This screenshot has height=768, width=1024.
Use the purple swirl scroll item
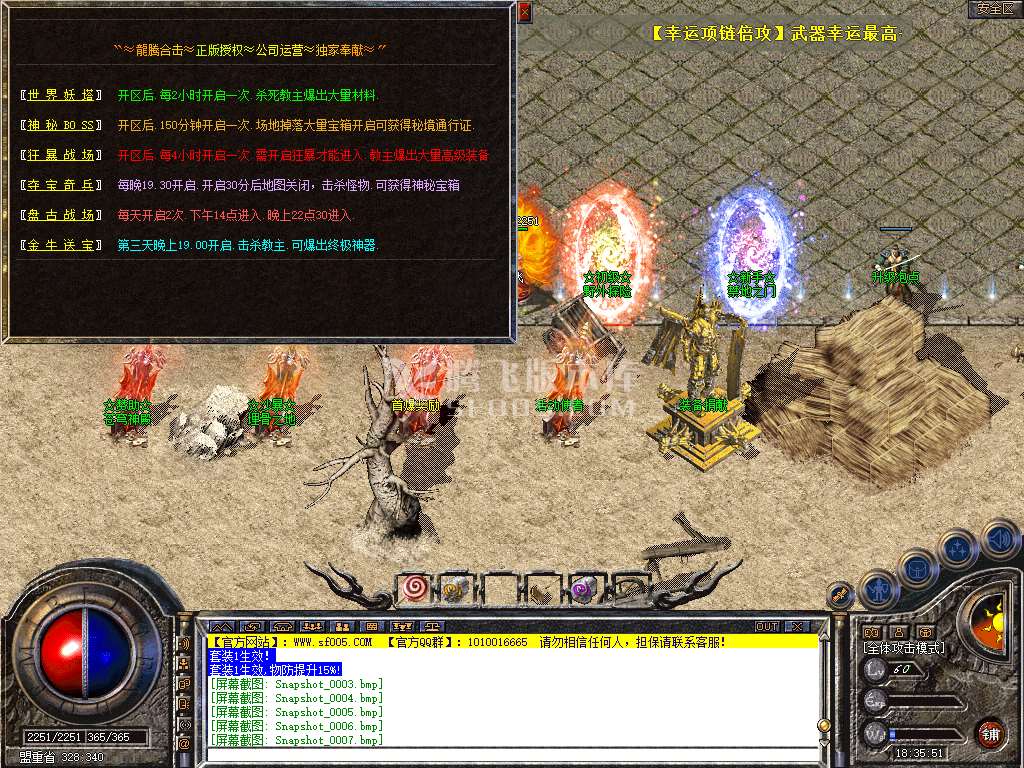[584, 591]
